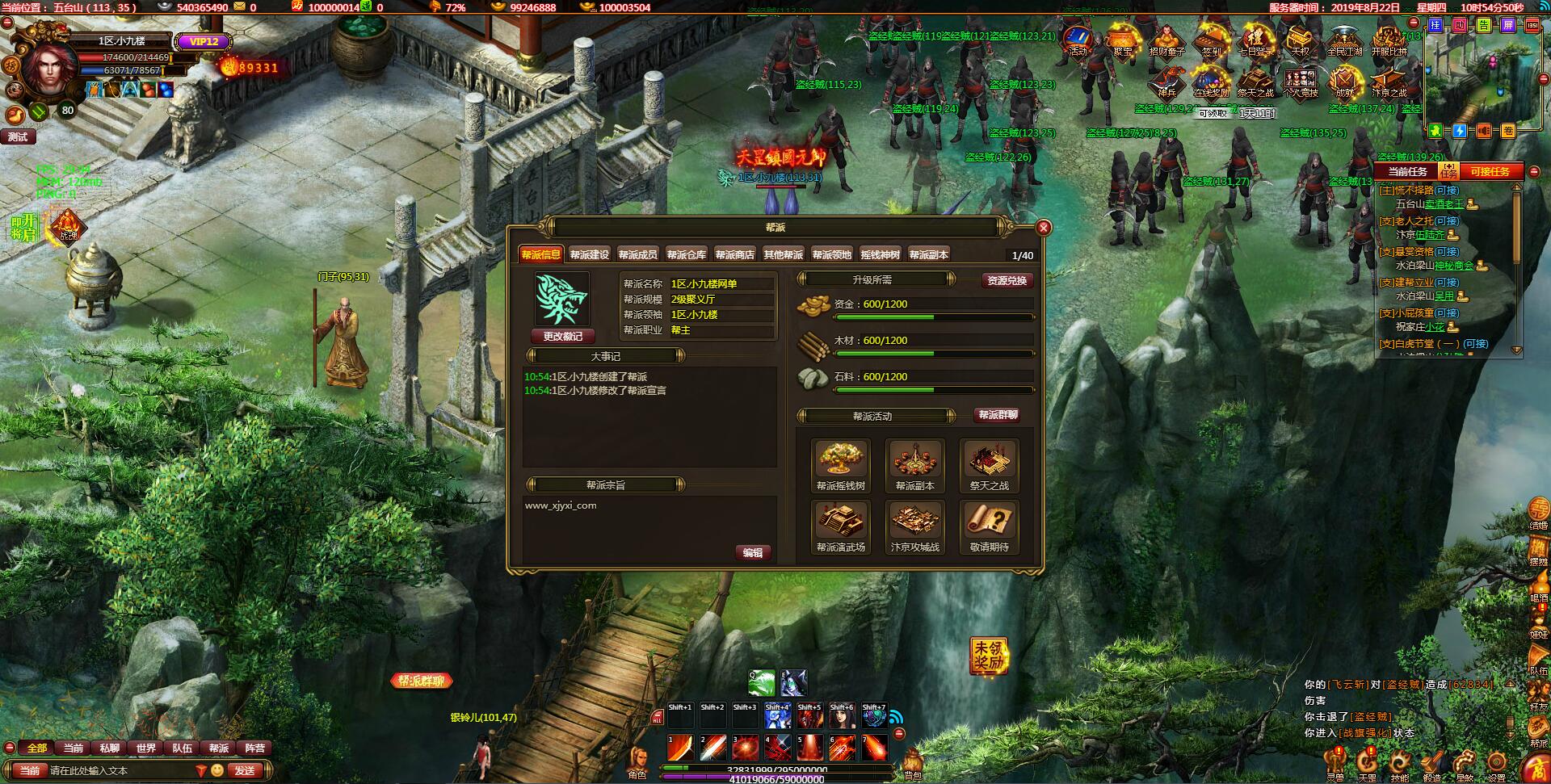Open the 成就 achievements icon
The height and width of the screenshot is (784, 1551).
tap(1344, 82)
